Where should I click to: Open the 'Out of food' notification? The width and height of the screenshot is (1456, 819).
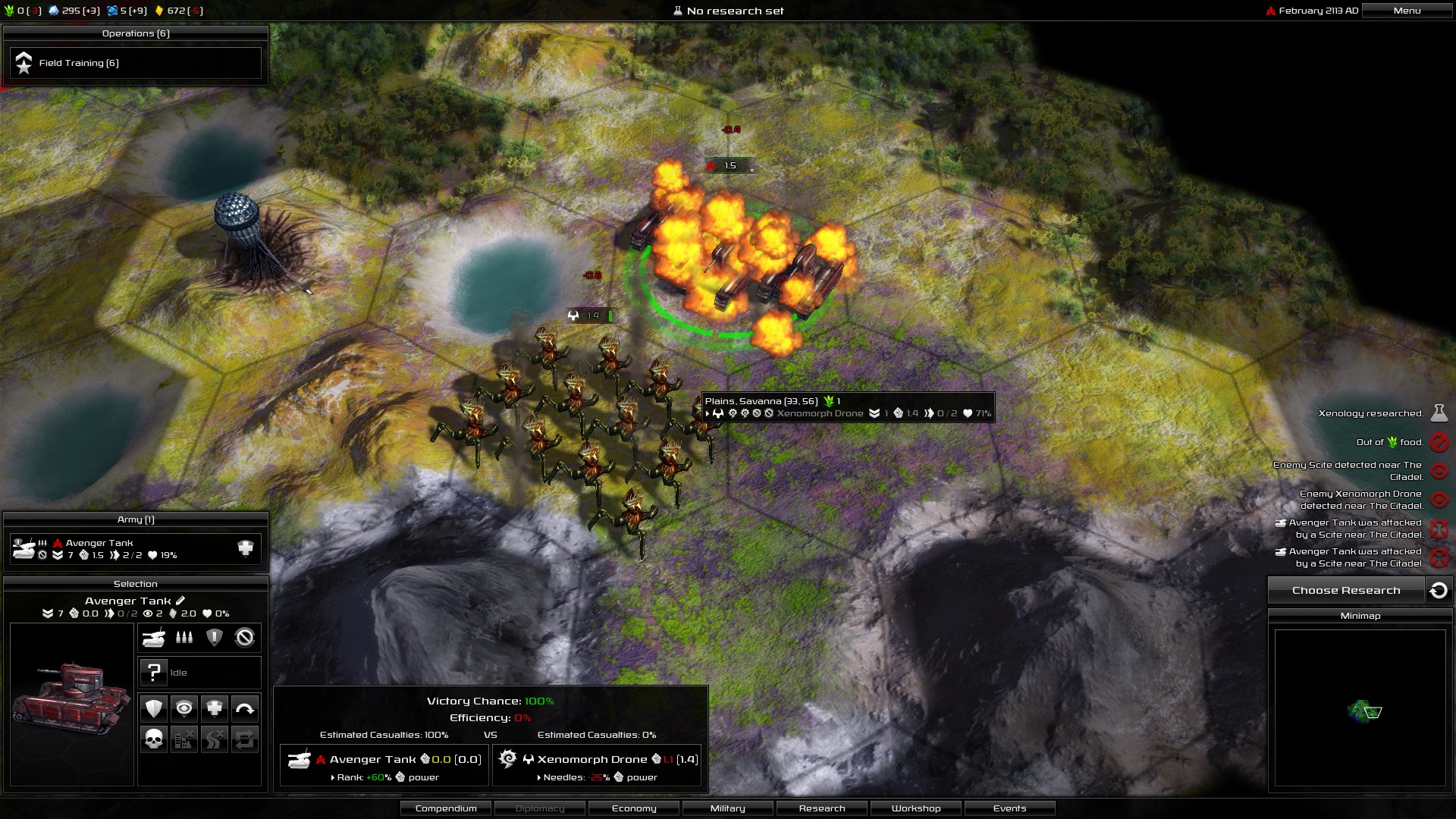(1439, 442)
